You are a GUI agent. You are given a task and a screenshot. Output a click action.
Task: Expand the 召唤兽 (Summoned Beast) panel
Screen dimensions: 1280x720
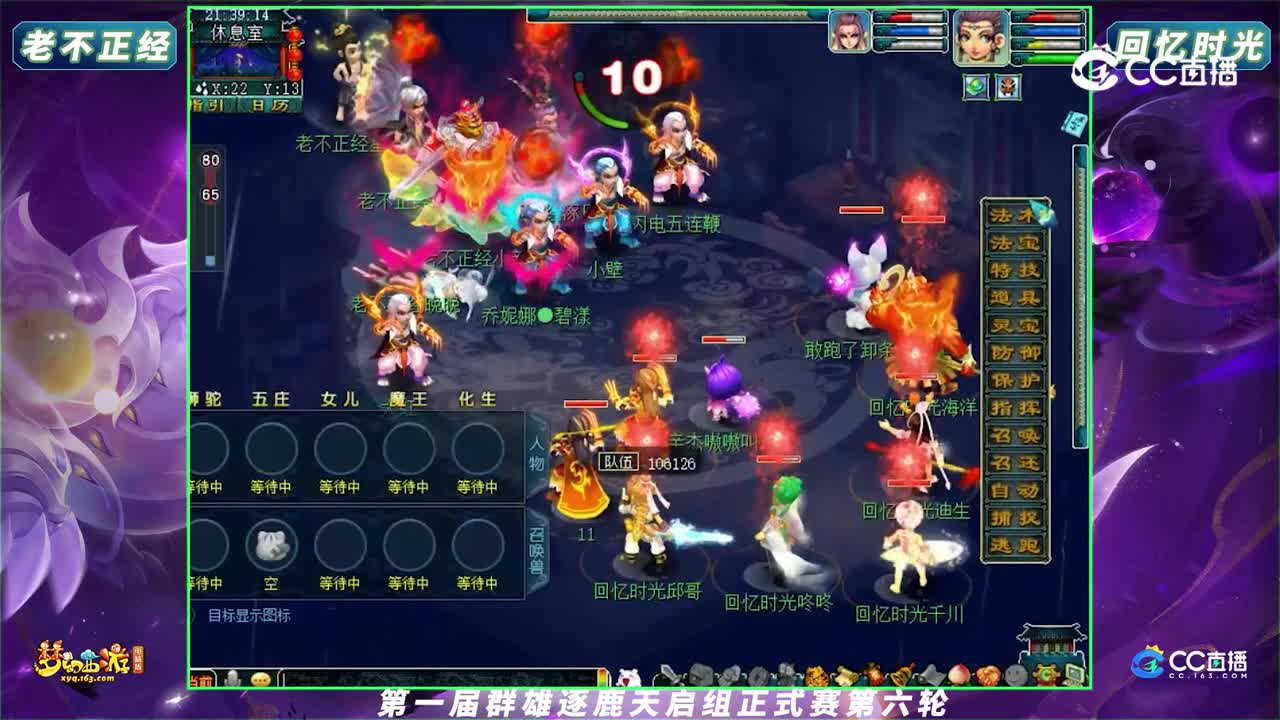click(536, 549)
